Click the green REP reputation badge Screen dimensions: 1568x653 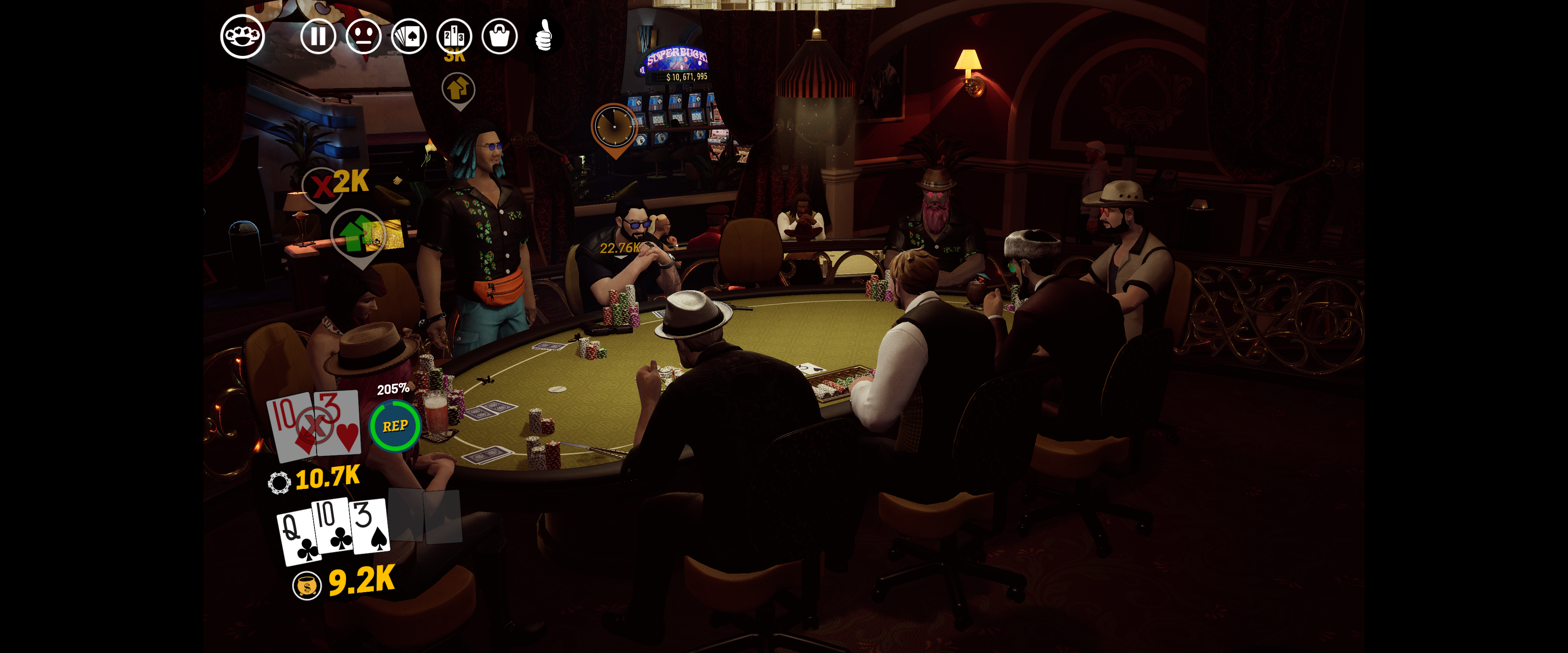point(395,425)
